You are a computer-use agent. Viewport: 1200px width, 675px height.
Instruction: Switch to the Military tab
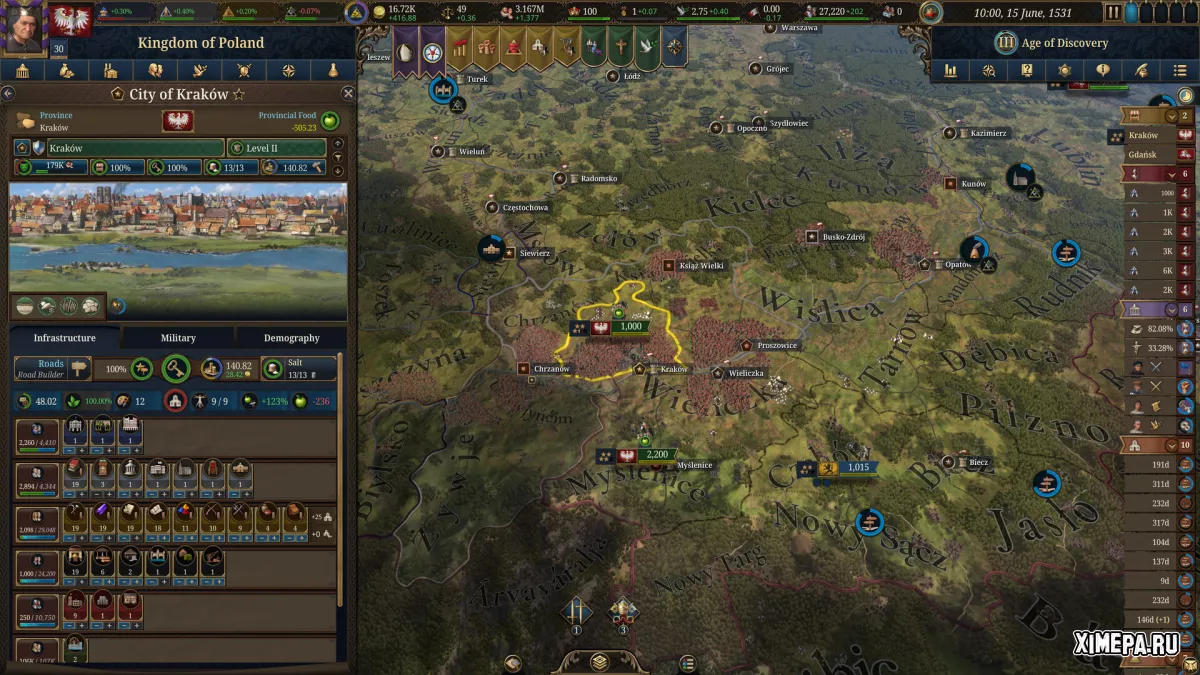click(x=178, y=338)
